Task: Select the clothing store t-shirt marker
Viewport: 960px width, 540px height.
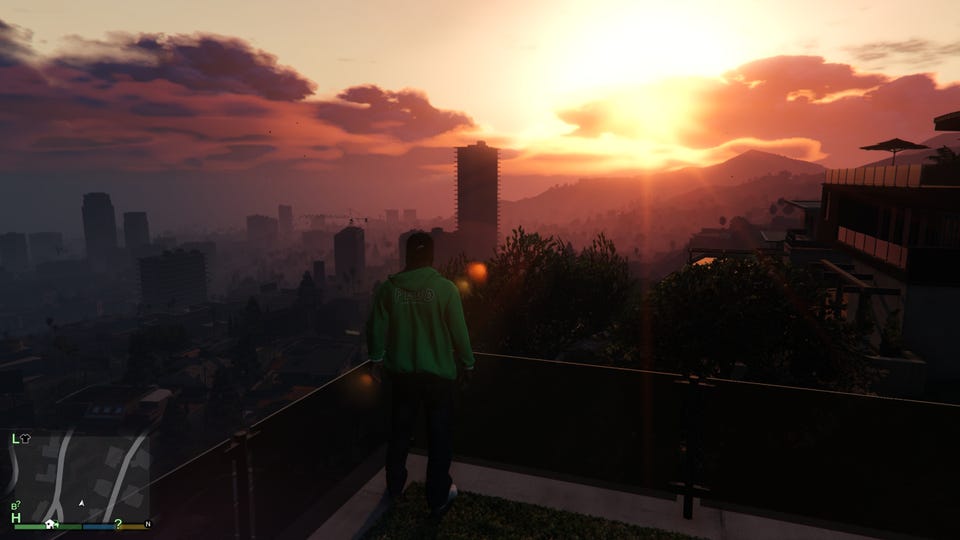Action: [26, 438]
